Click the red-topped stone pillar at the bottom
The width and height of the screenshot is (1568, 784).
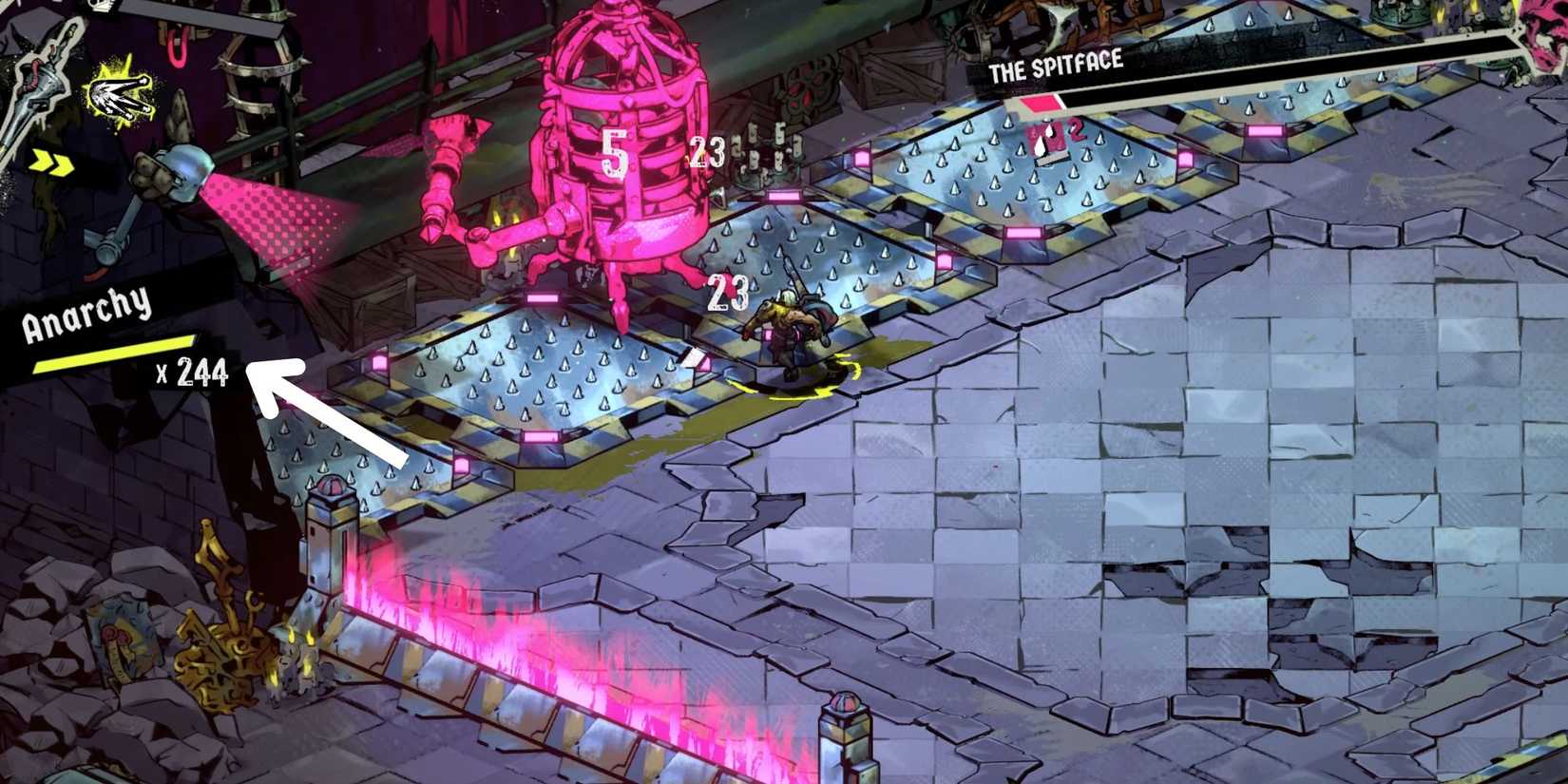844,732
